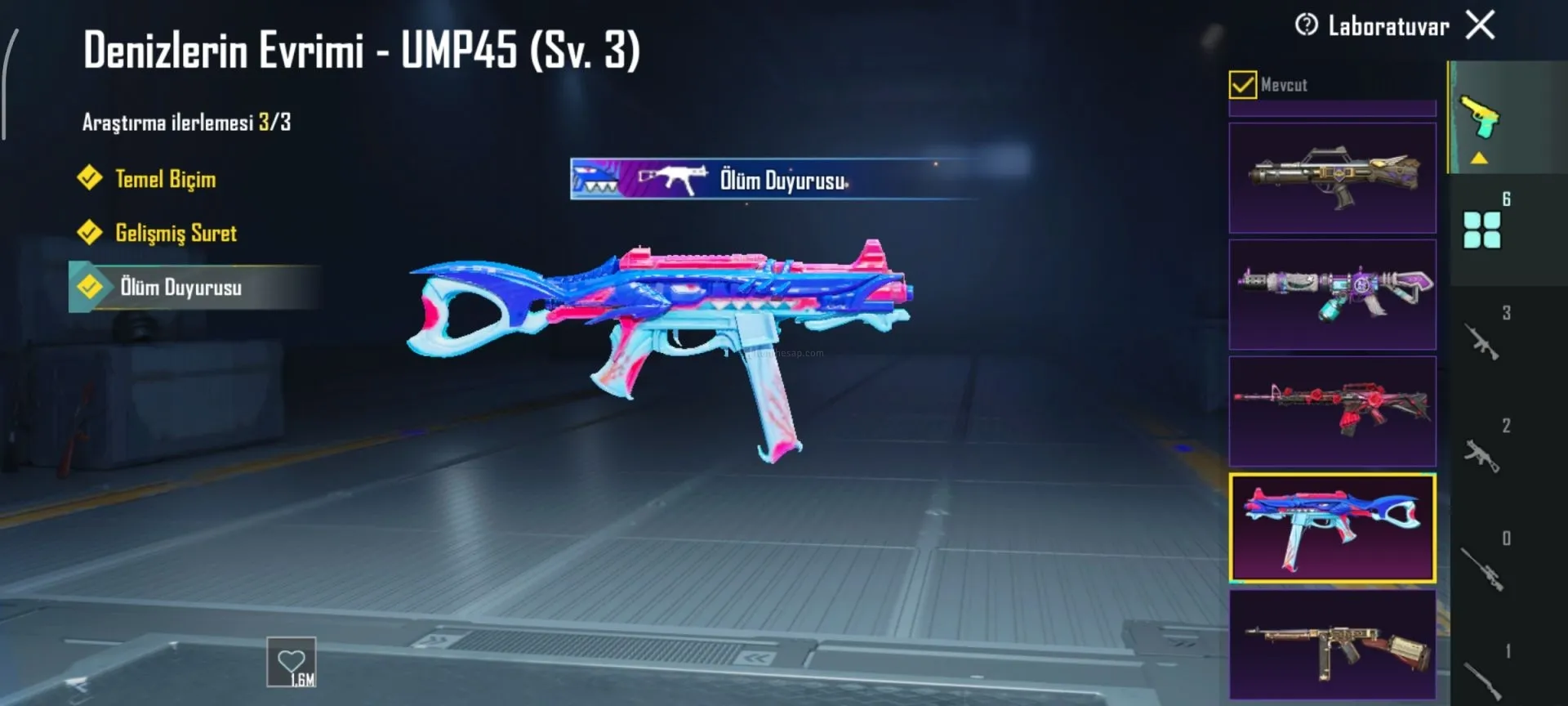Switch to the assault rifle category with 3
1568x706 pixels.
(x=1482, y=341)
